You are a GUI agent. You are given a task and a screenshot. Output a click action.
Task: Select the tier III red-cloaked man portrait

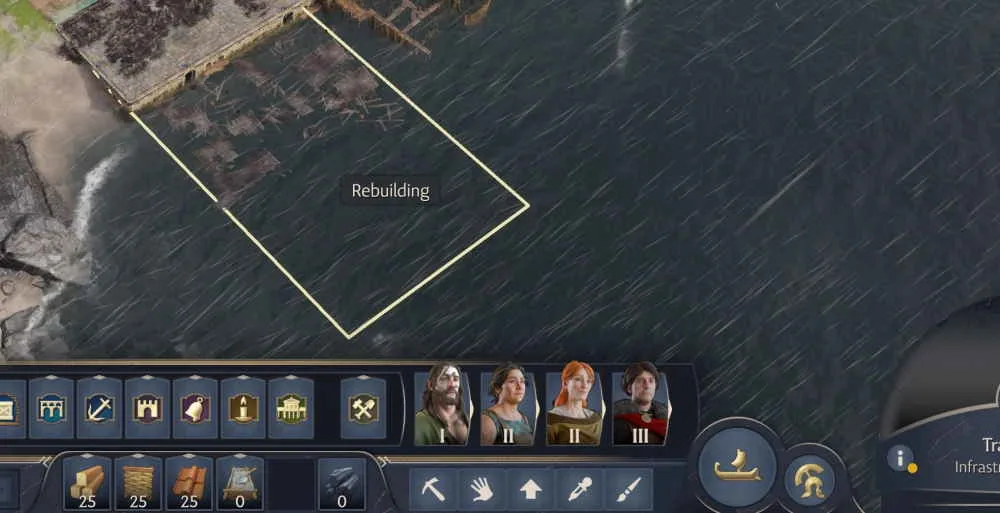click(640, 404)
